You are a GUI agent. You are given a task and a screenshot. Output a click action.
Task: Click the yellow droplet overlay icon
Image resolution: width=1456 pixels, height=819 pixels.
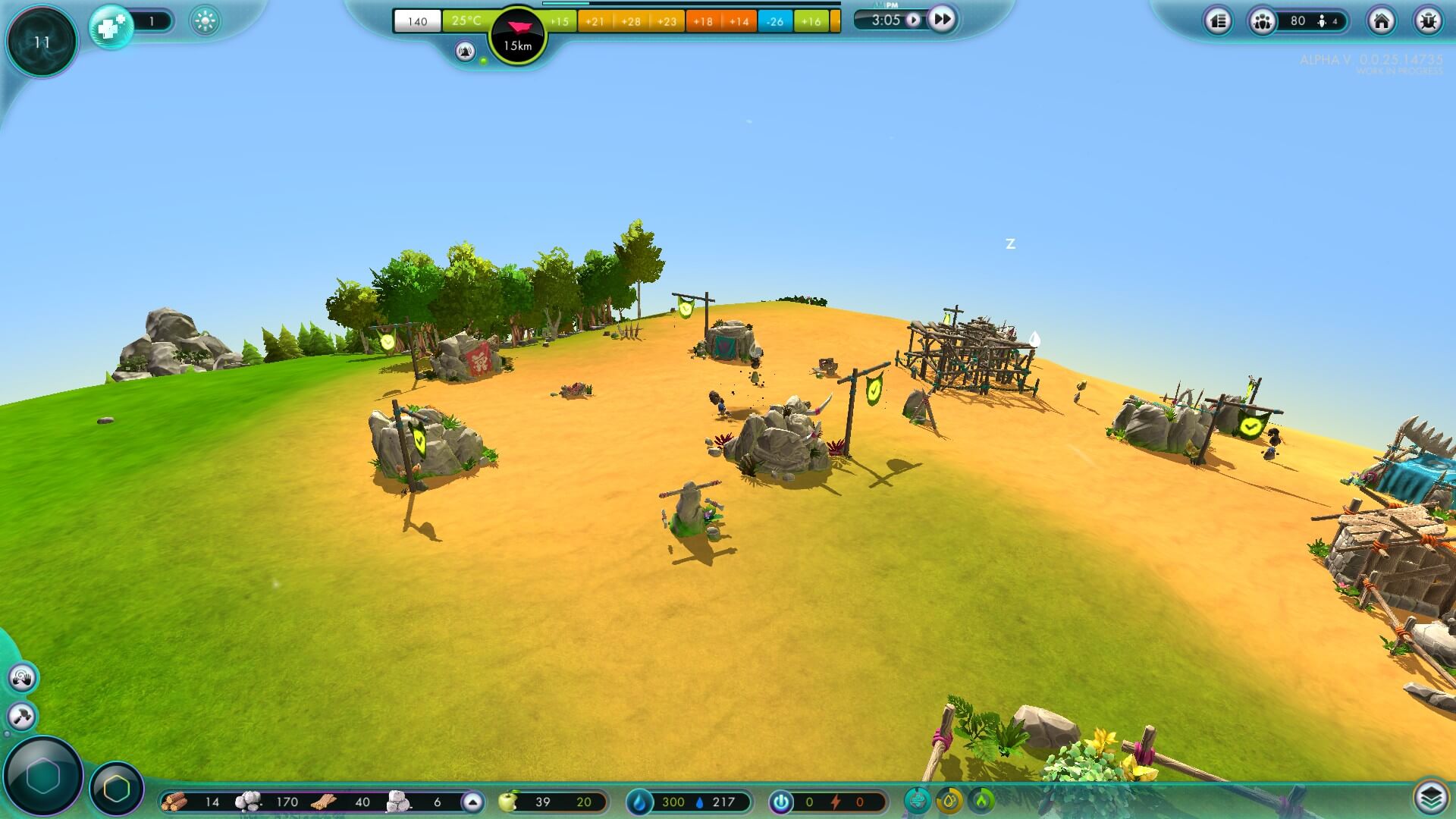click(x=949, y=800)
